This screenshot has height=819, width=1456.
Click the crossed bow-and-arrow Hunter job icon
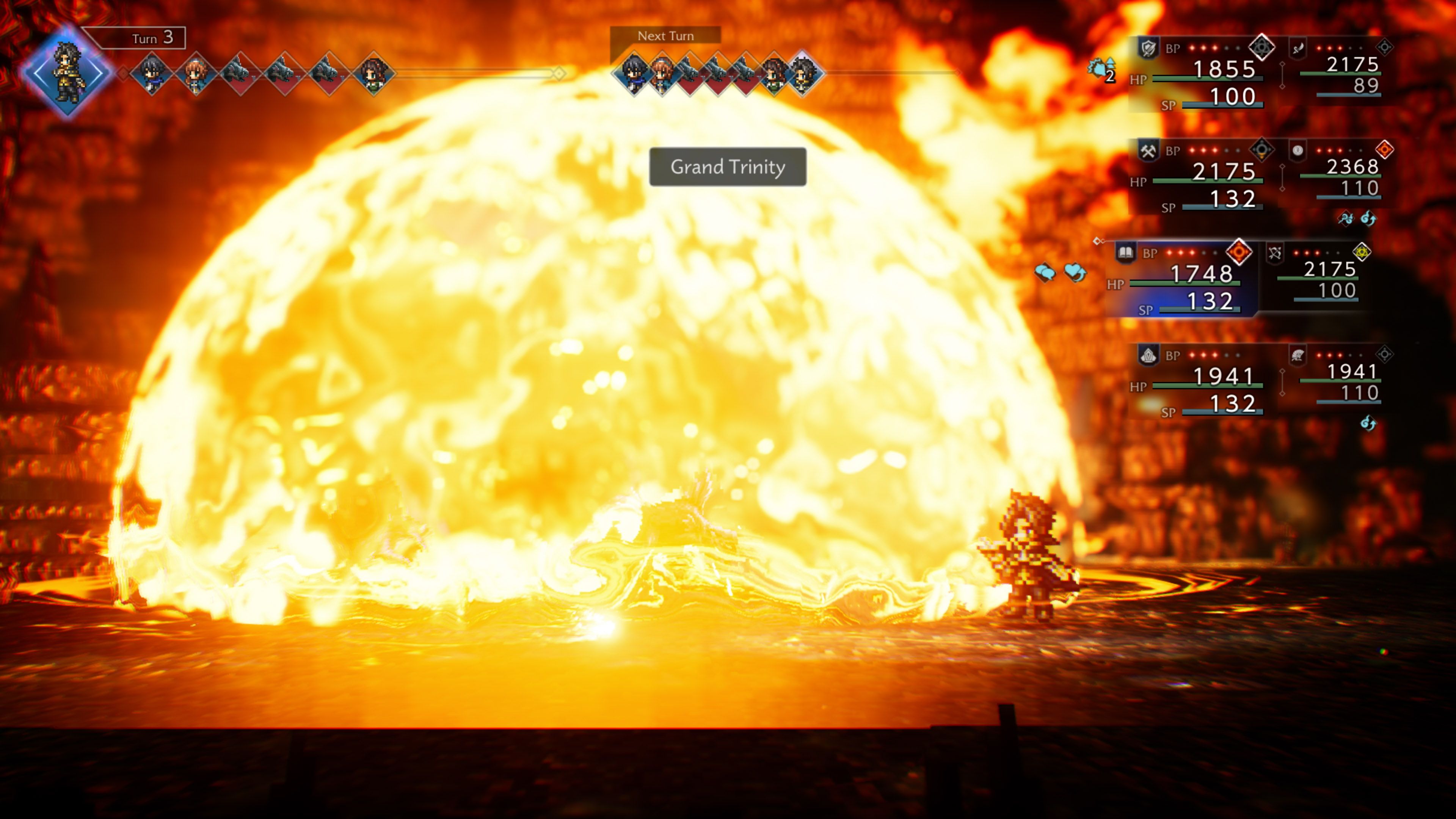pos(1275,252)
